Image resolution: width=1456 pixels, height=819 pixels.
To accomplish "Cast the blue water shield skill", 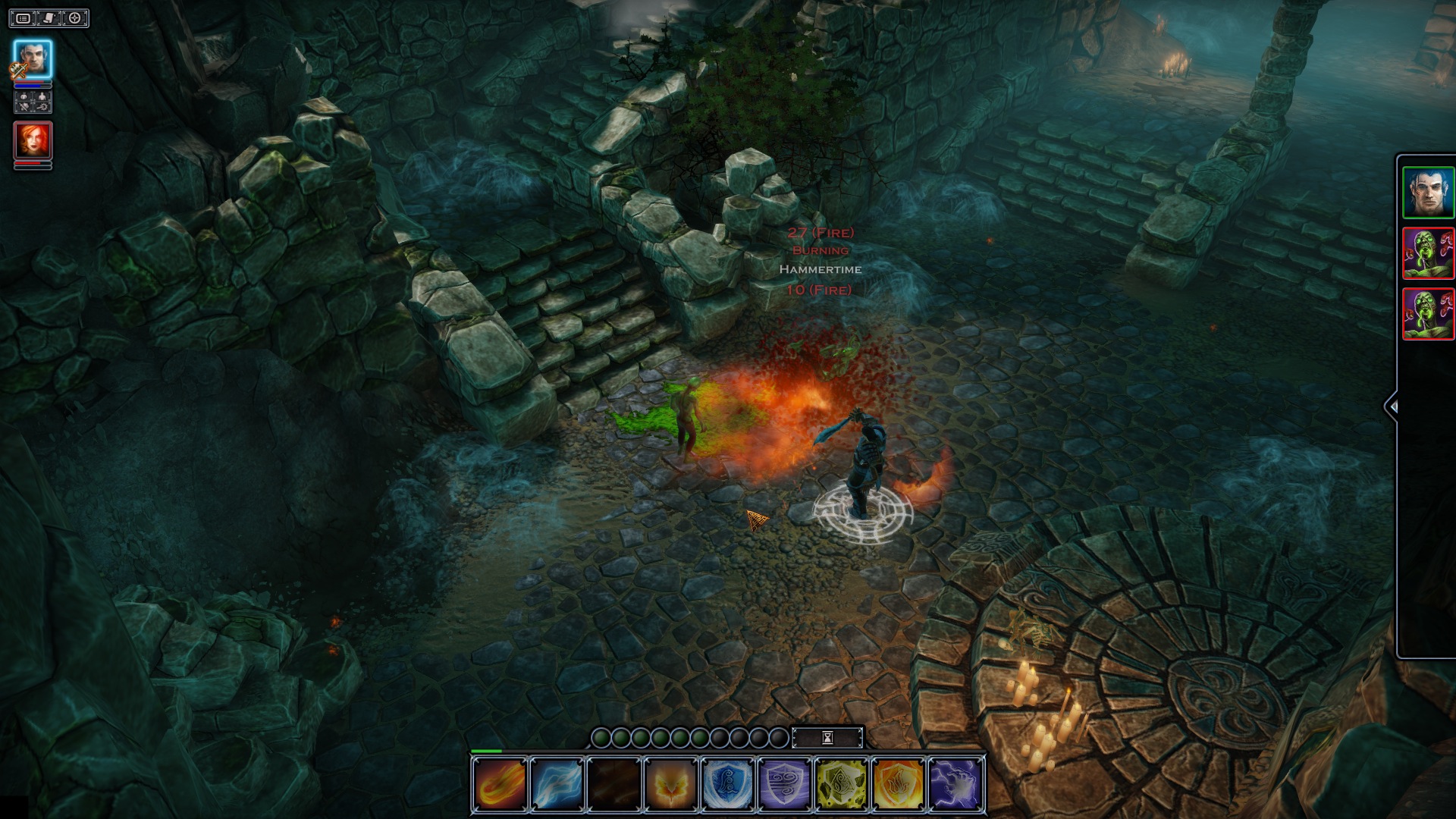I will point(727,784).
